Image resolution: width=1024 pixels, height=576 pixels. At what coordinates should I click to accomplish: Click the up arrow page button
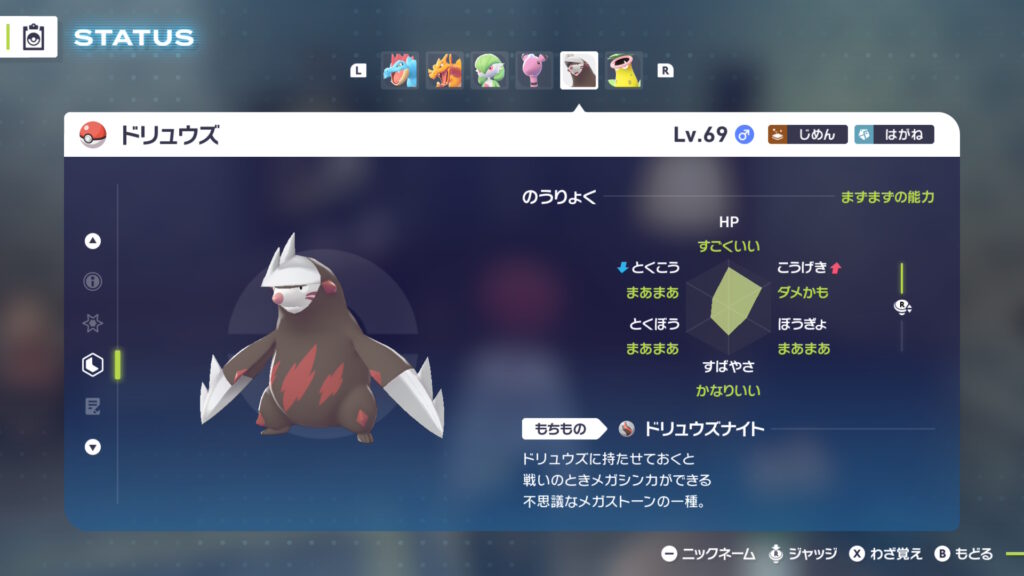click(x=93, y=241)
